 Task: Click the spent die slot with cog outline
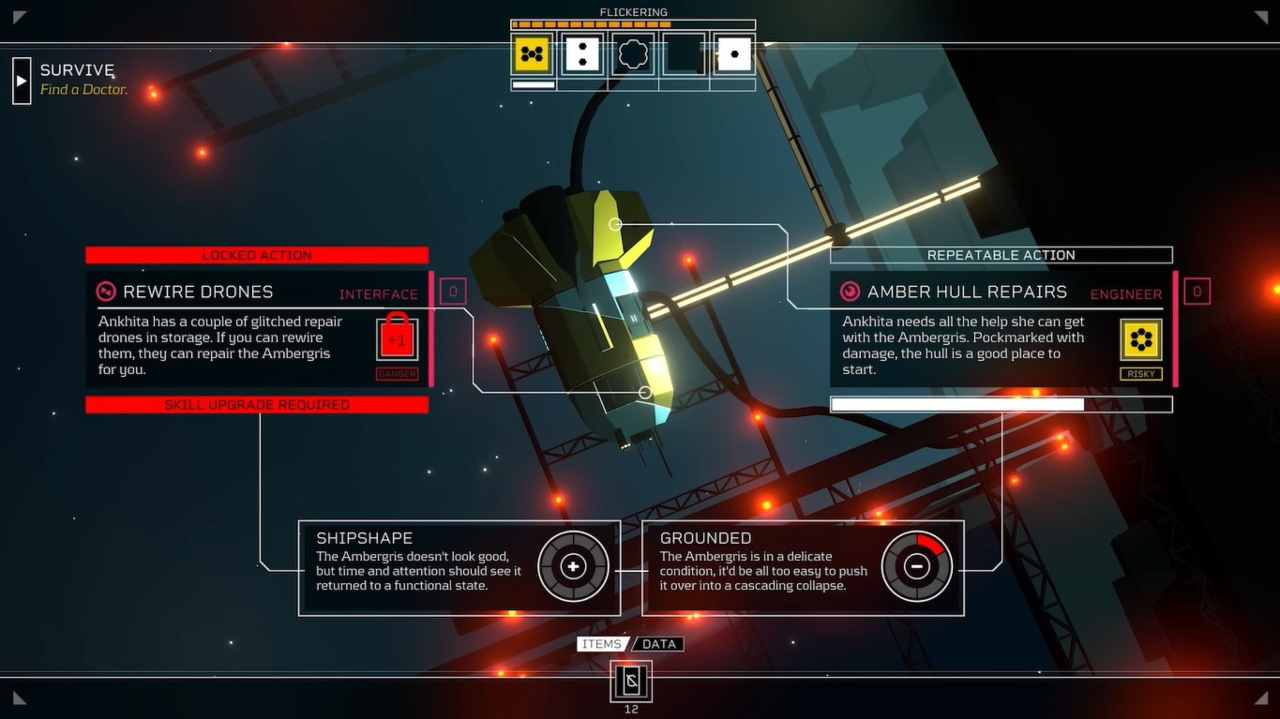coord(633,54)
